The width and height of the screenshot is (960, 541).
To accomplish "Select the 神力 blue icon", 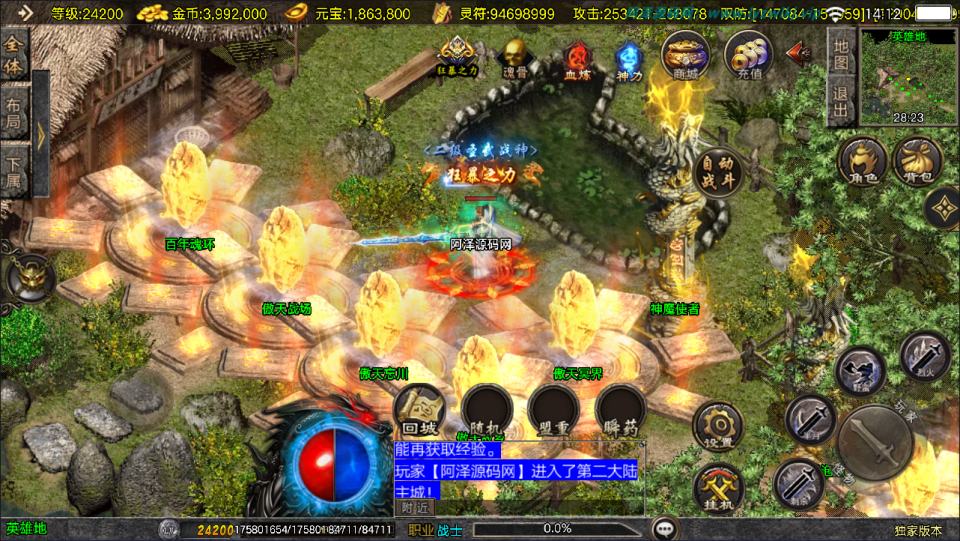I will pos(628,56).
